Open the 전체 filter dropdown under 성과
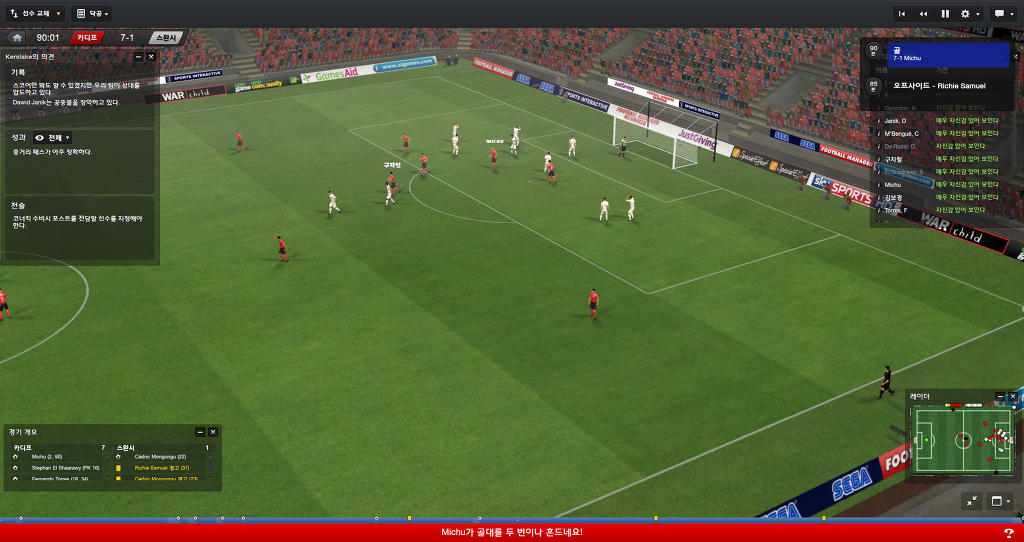Screen dimensions: 1024x542 (53, 137)
